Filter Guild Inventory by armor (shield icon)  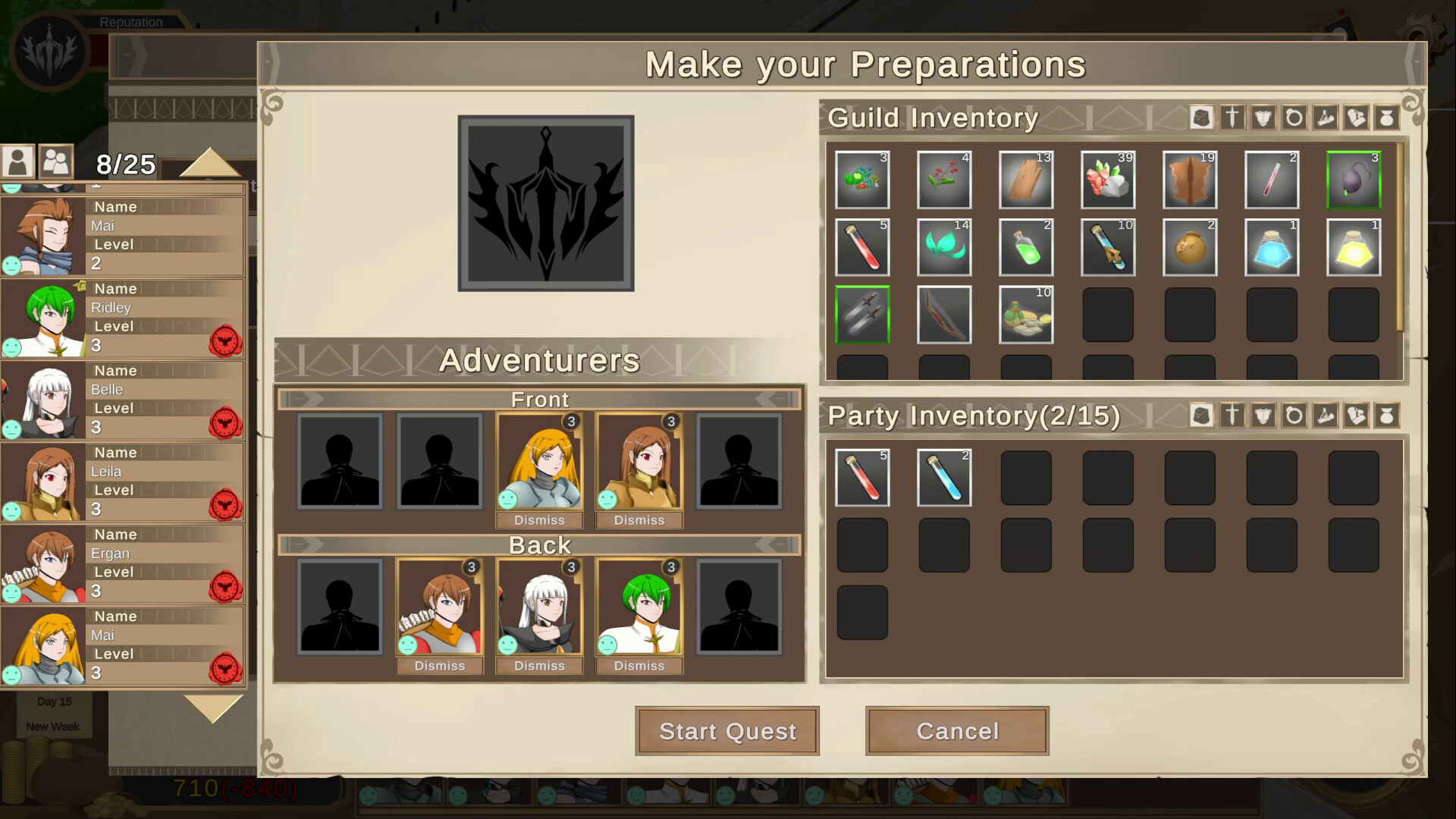click(x=1263, y=118)
